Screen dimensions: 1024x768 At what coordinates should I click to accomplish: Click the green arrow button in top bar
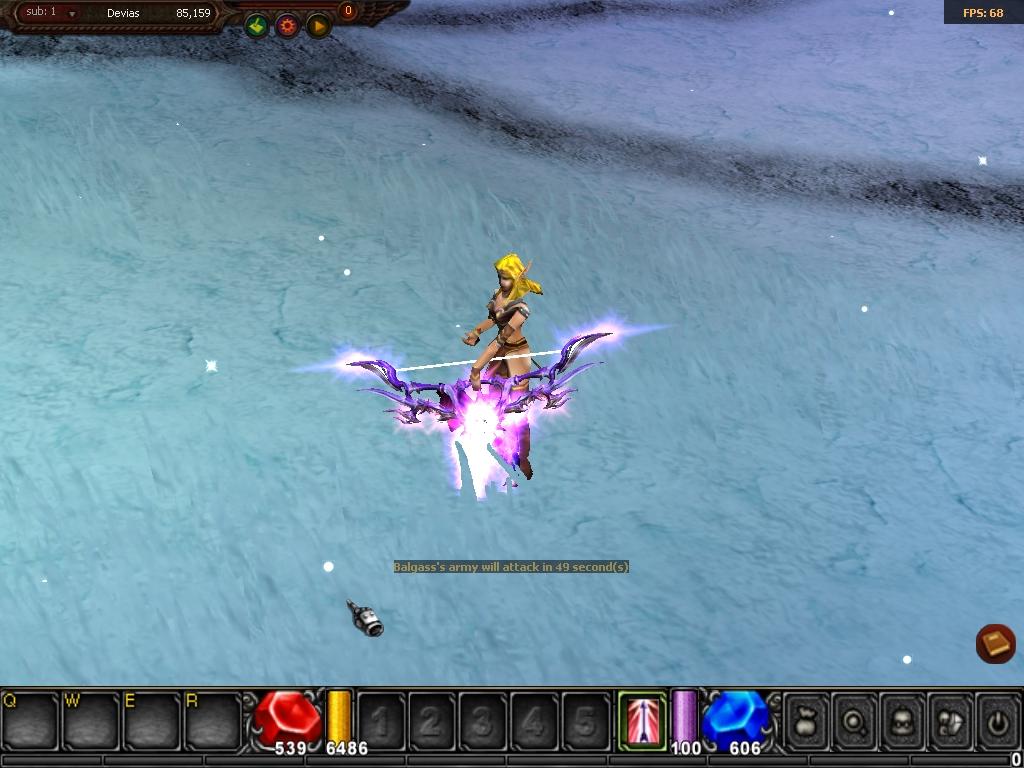[258, 26]
